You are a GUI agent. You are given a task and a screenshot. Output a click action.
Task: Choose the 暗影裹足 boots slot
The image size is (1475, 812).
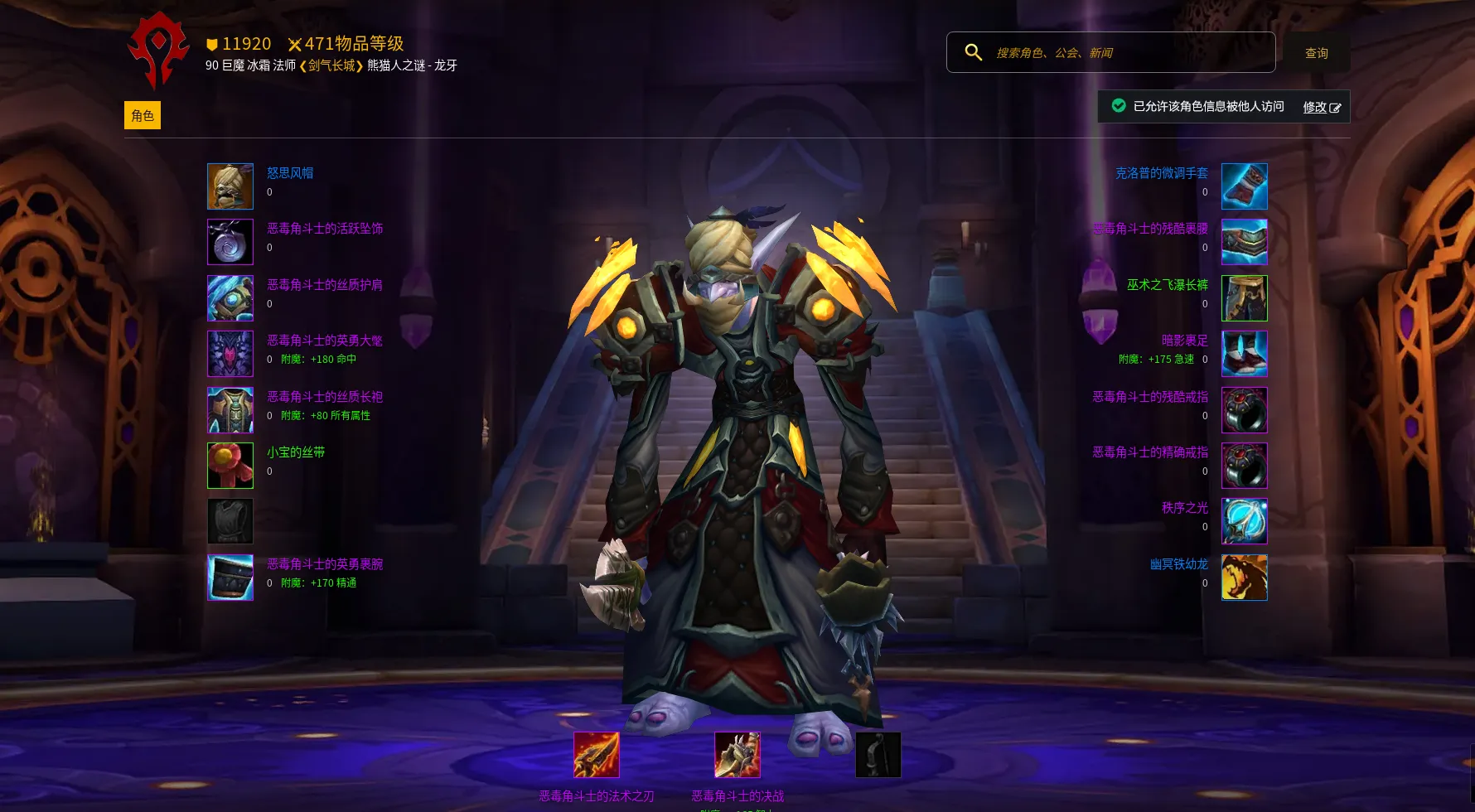coord(1244,354)
